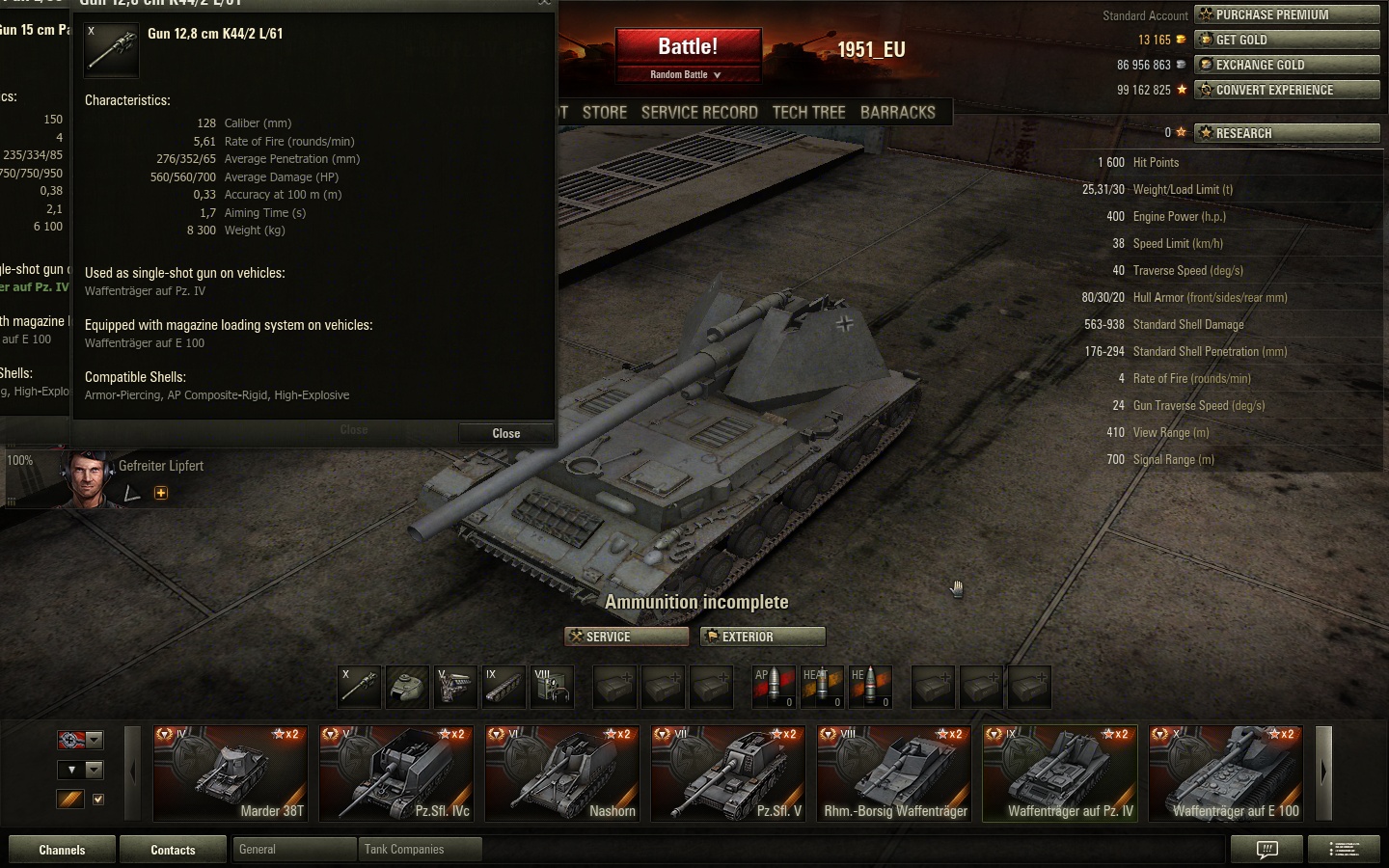1389x868 pixels.
Task: Open the Contacts list
Action: click(173, 850)
